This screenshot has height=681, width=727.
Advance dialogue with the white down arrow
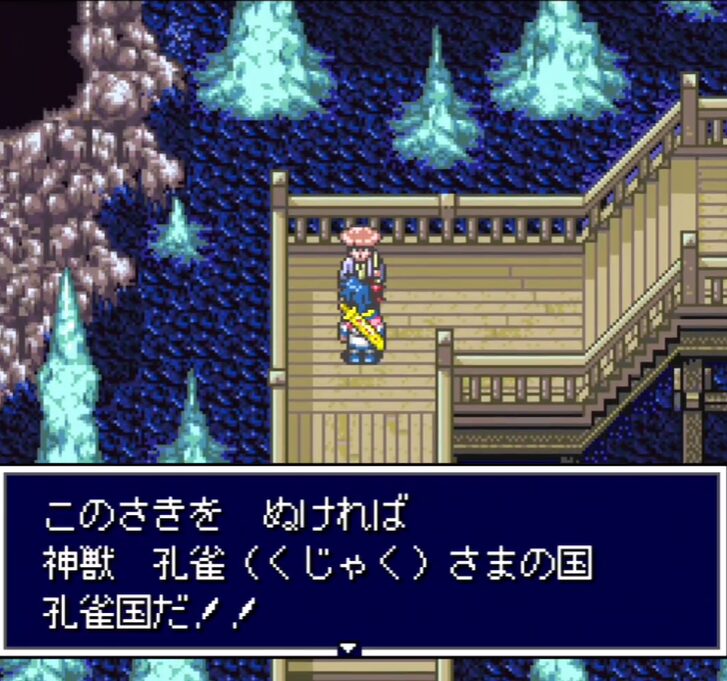[x=348, y=648]
